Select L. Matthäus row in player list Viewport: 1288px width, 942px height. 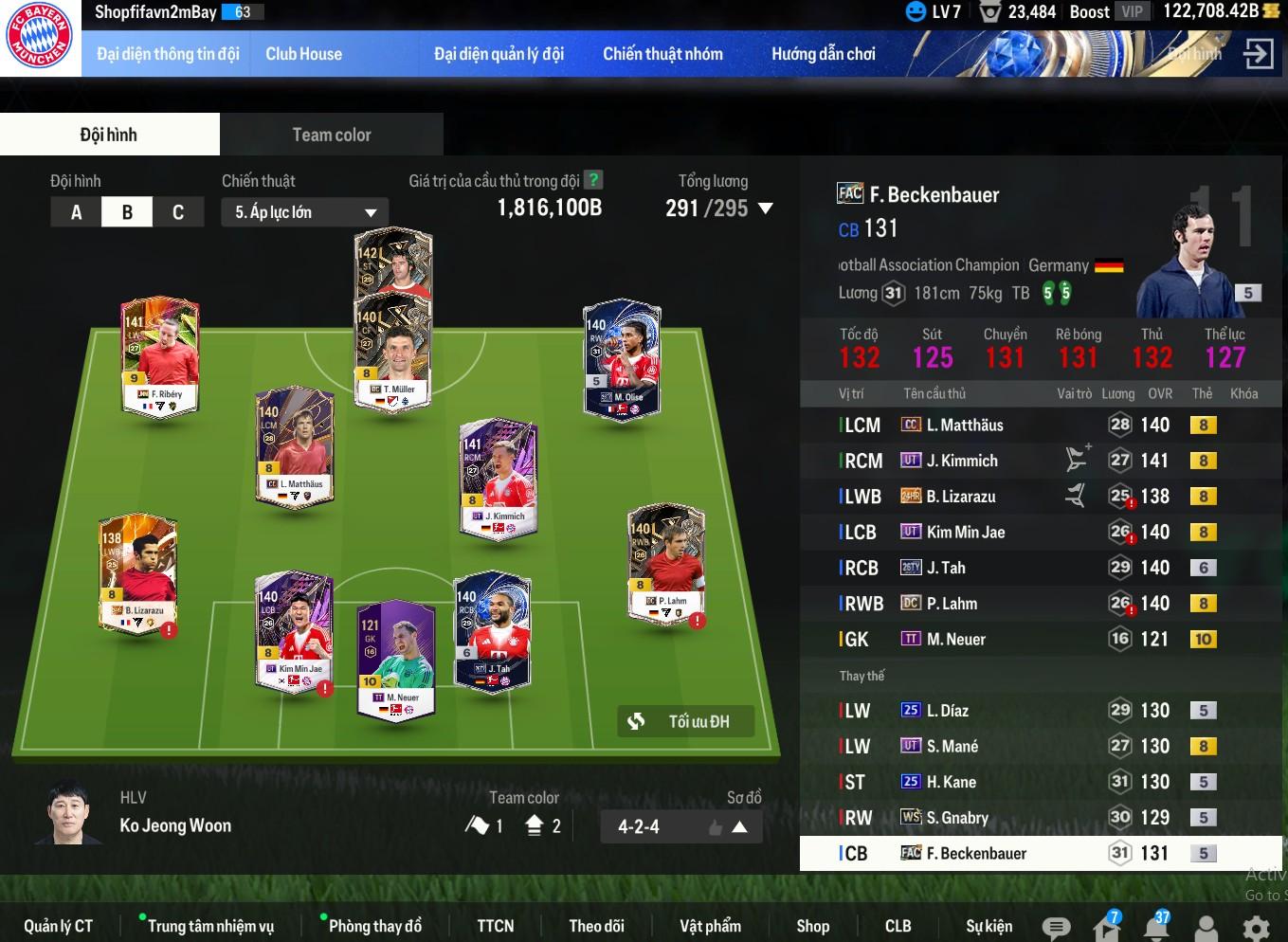pos(965,426)
